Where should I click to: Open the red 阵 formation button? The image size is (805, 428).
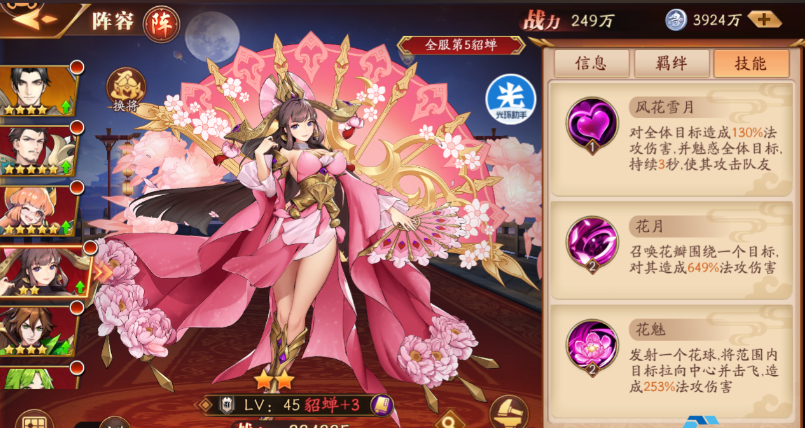tap(161, 23)
